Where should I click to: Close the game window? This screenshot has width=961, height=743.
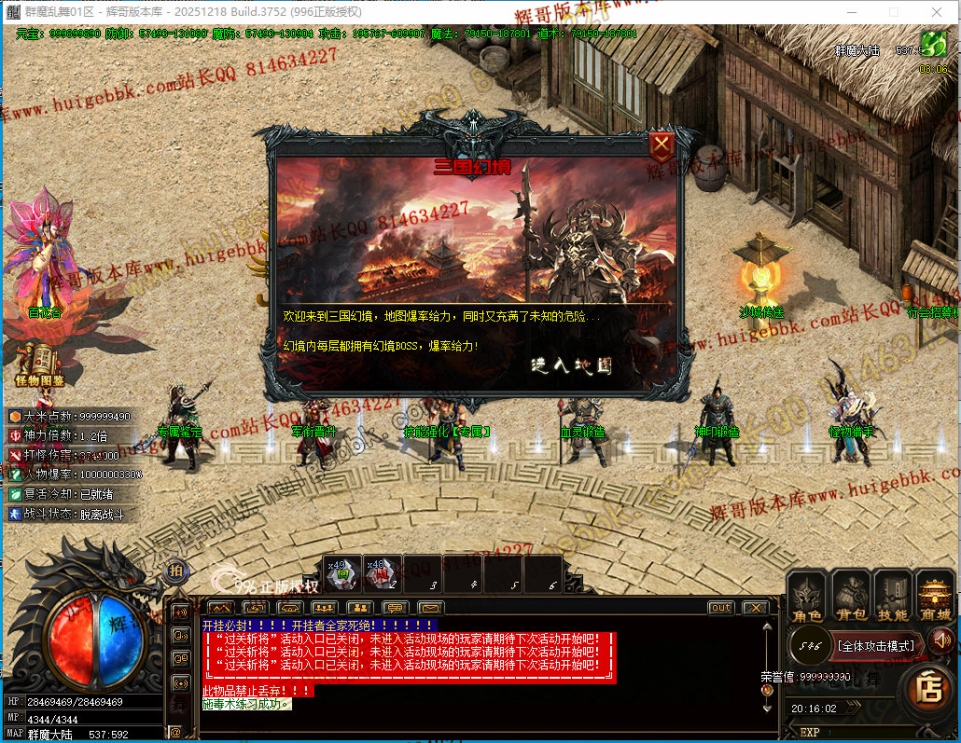pyautogui.click(x=937, y=11)
